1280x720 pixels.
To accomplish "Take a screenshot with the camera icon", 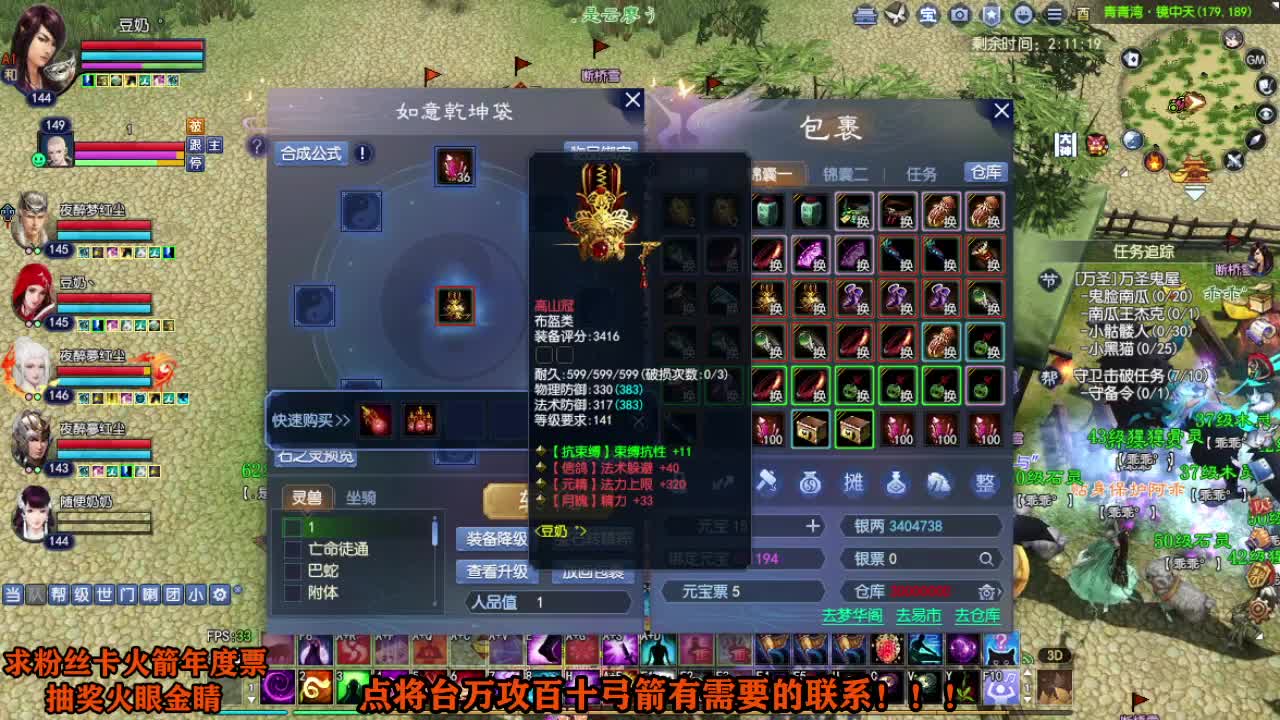I will (957, 13).
